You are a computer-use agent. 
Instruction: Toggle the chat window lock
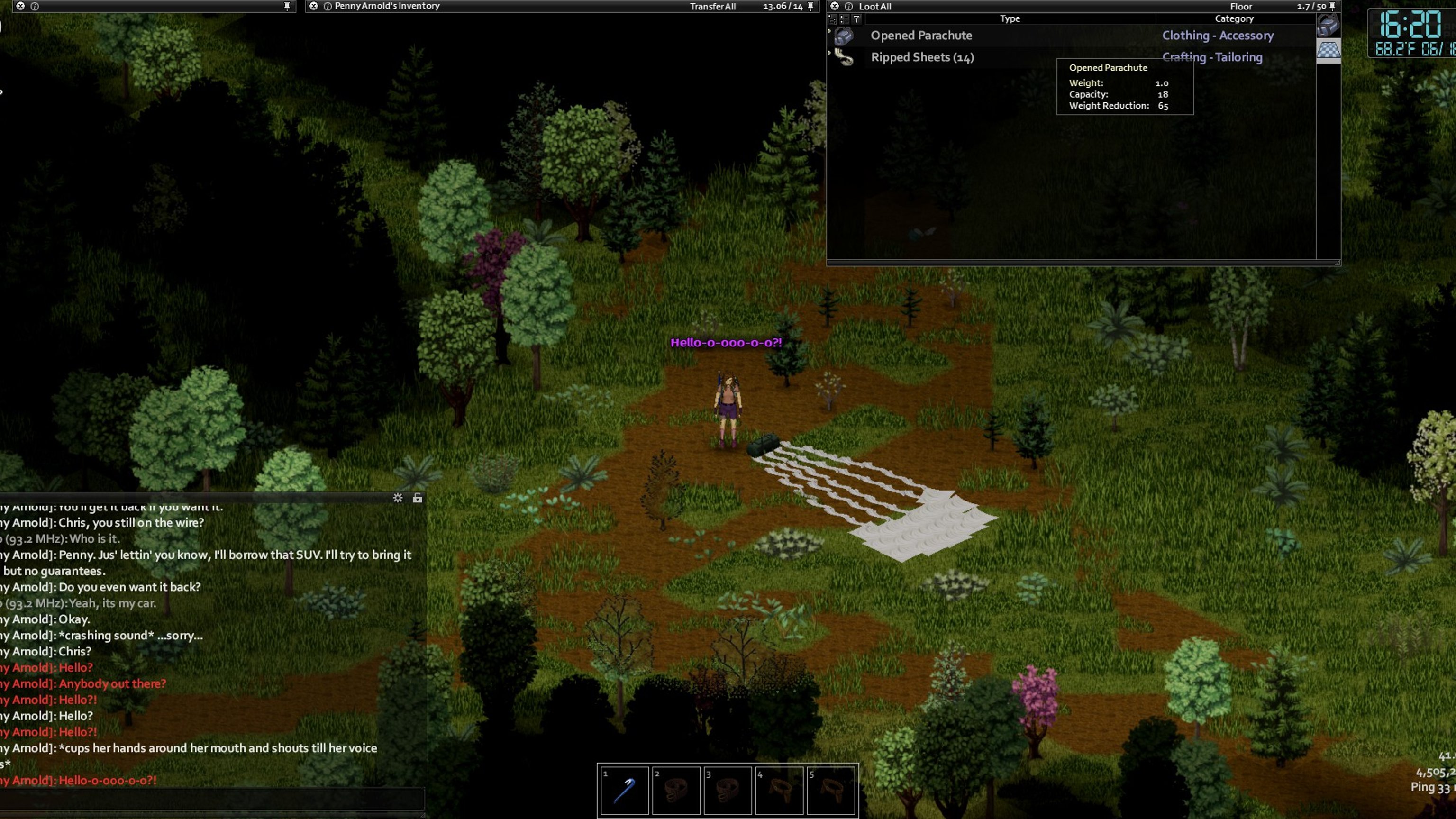coord(417,498)
